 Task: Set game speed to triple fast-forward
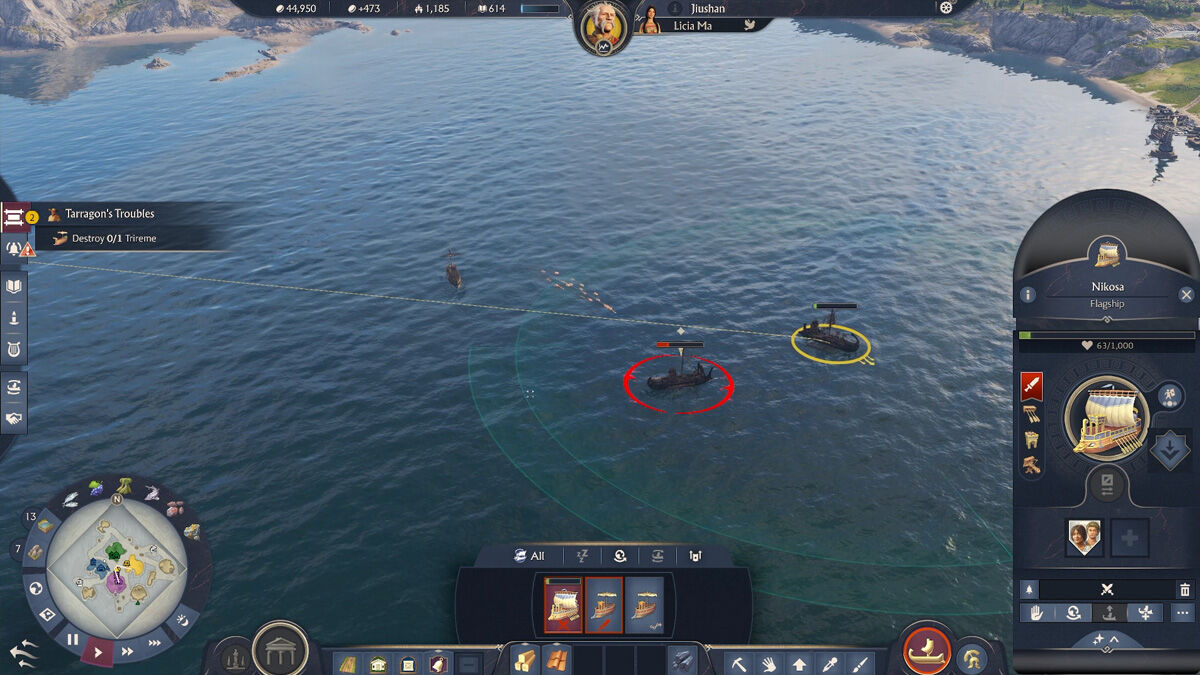point(155,643)
